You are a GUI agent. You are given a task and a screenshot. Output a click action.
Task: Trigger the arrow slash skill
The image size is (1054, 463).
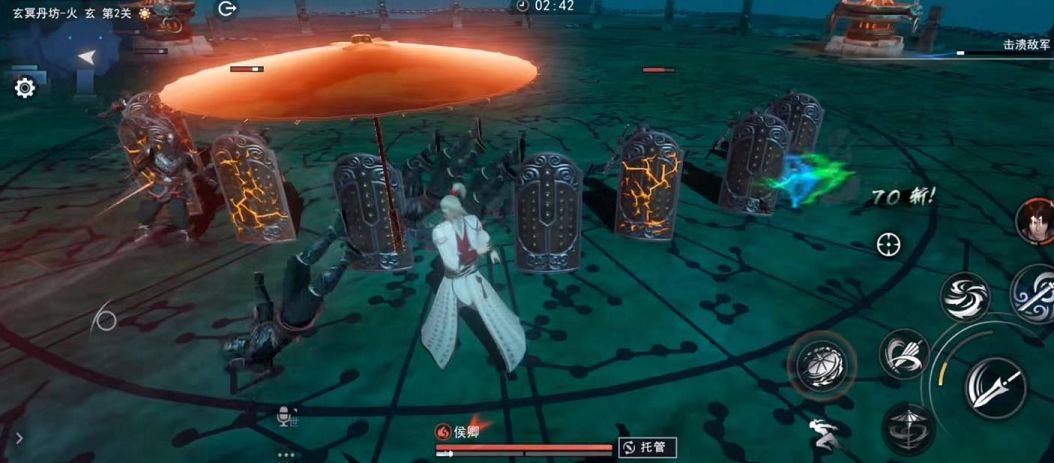pyautogui.click(x=904, y=354)
